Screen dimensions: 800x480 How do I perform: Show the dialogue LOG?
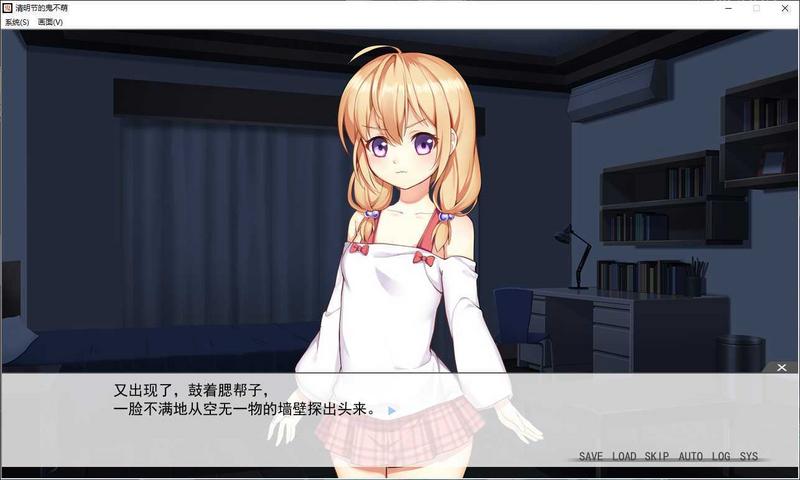721,457
